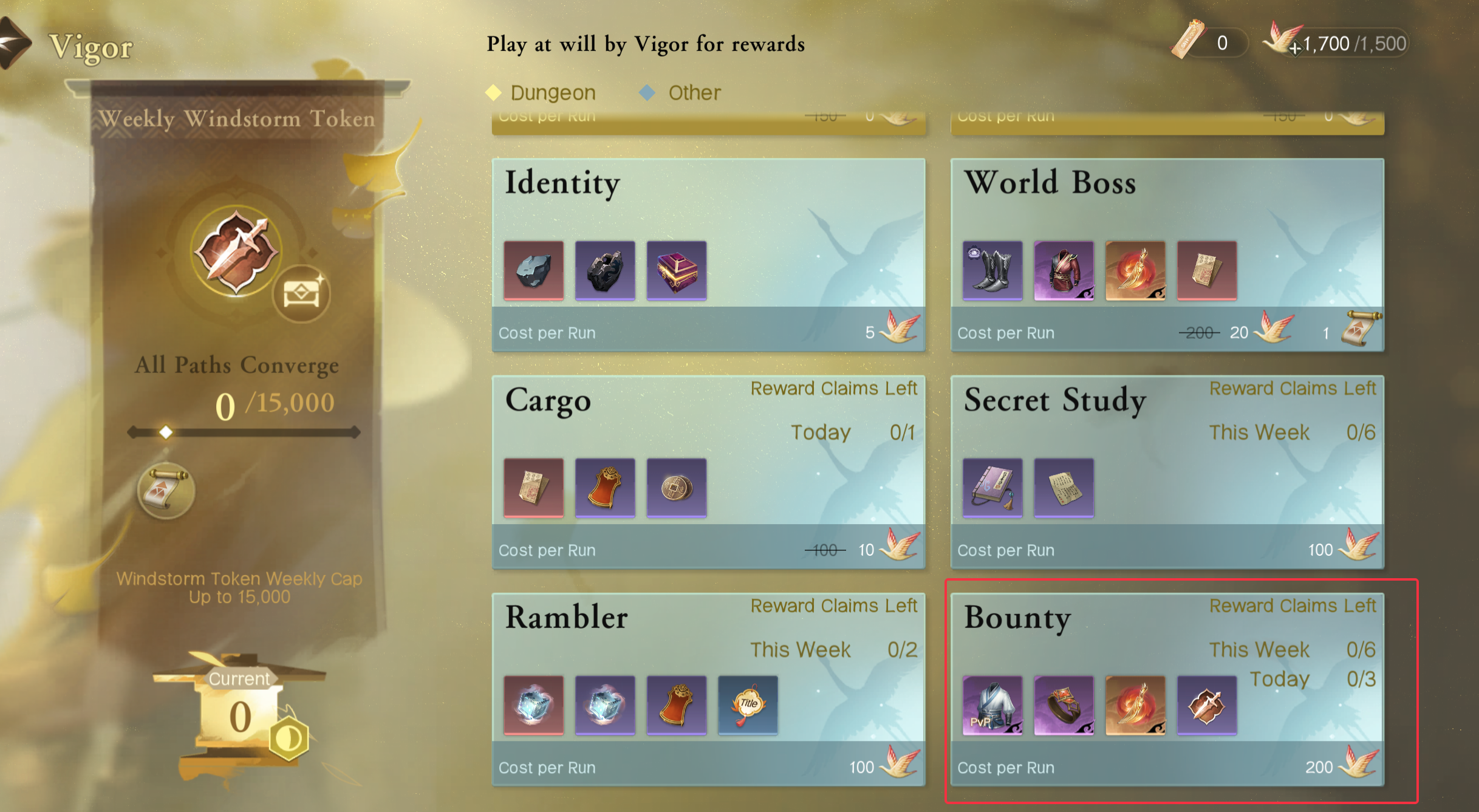Go back using the Vigor arrow

tap(15, 43)
